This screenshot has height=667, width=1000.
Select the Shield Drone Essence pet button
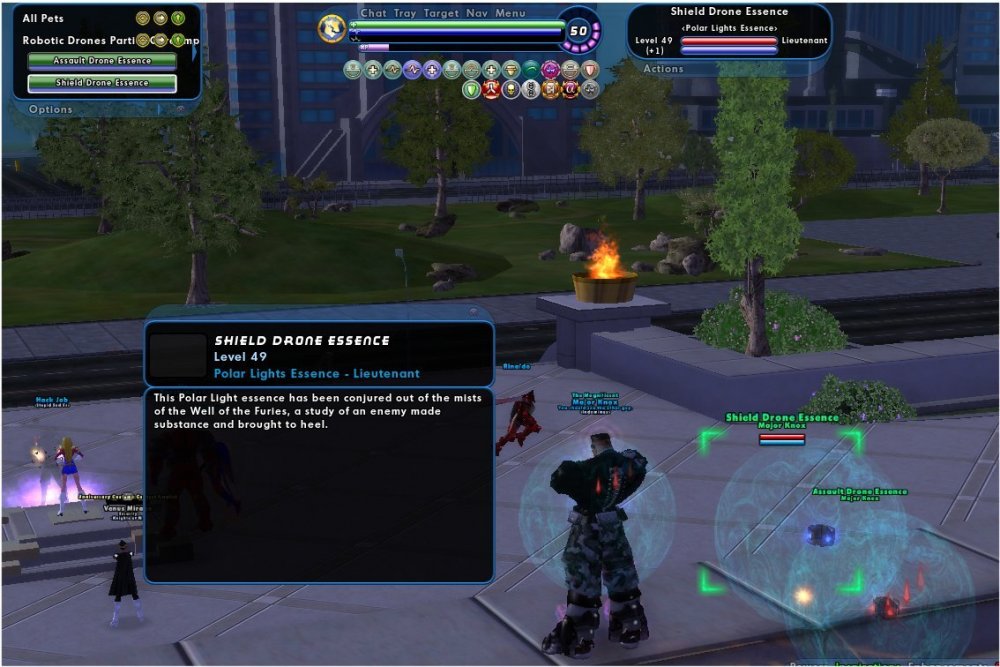click(x=102, y=83)
